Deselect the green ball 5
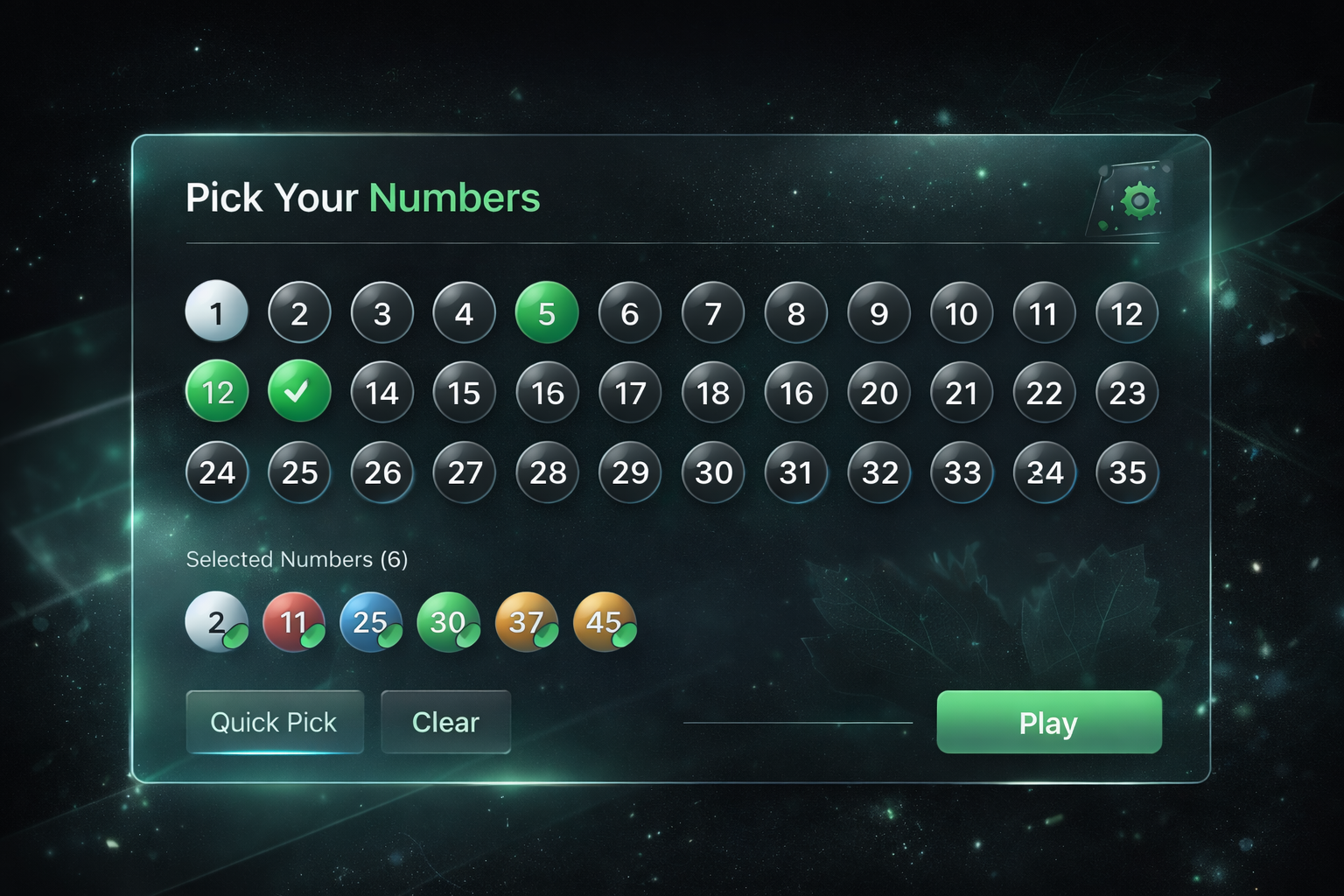1344x896 pixels. (547, 312)
